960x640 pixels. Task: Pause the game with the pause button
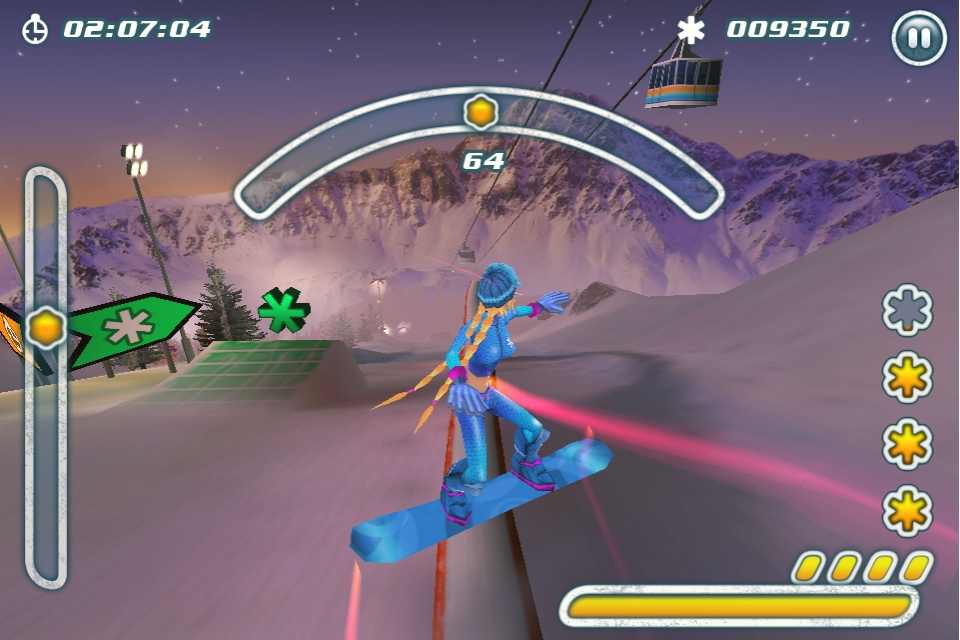[x=918, y=39]
